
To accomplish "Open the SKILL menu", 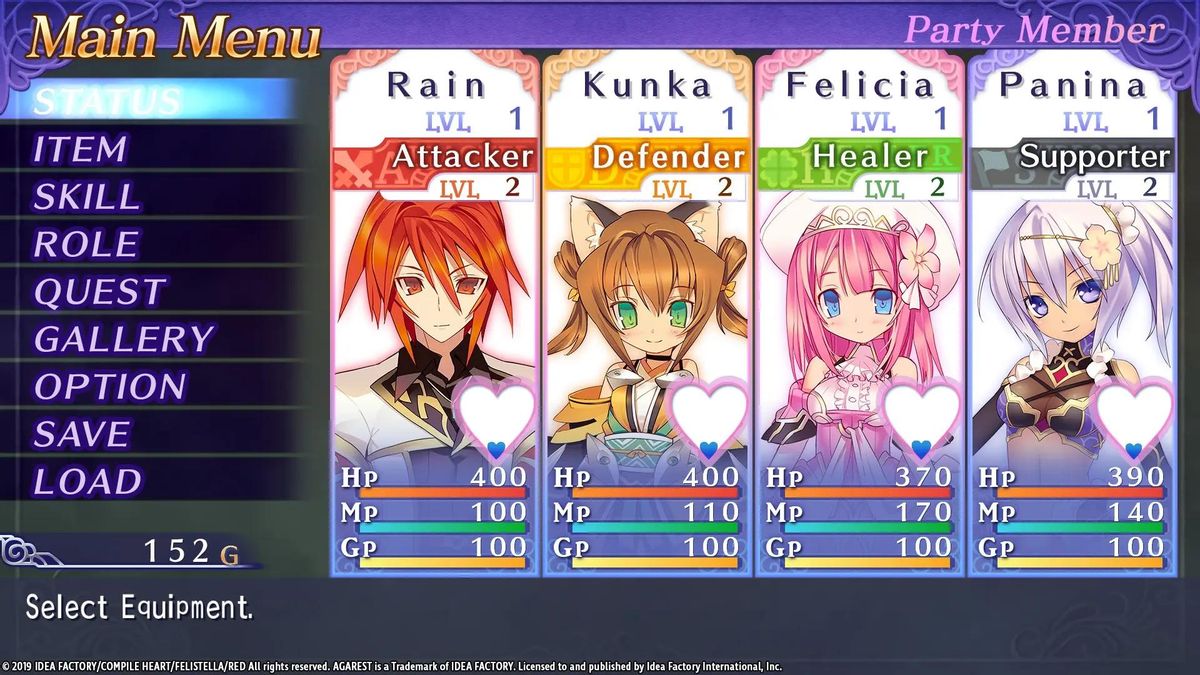I will pos(87,197).
